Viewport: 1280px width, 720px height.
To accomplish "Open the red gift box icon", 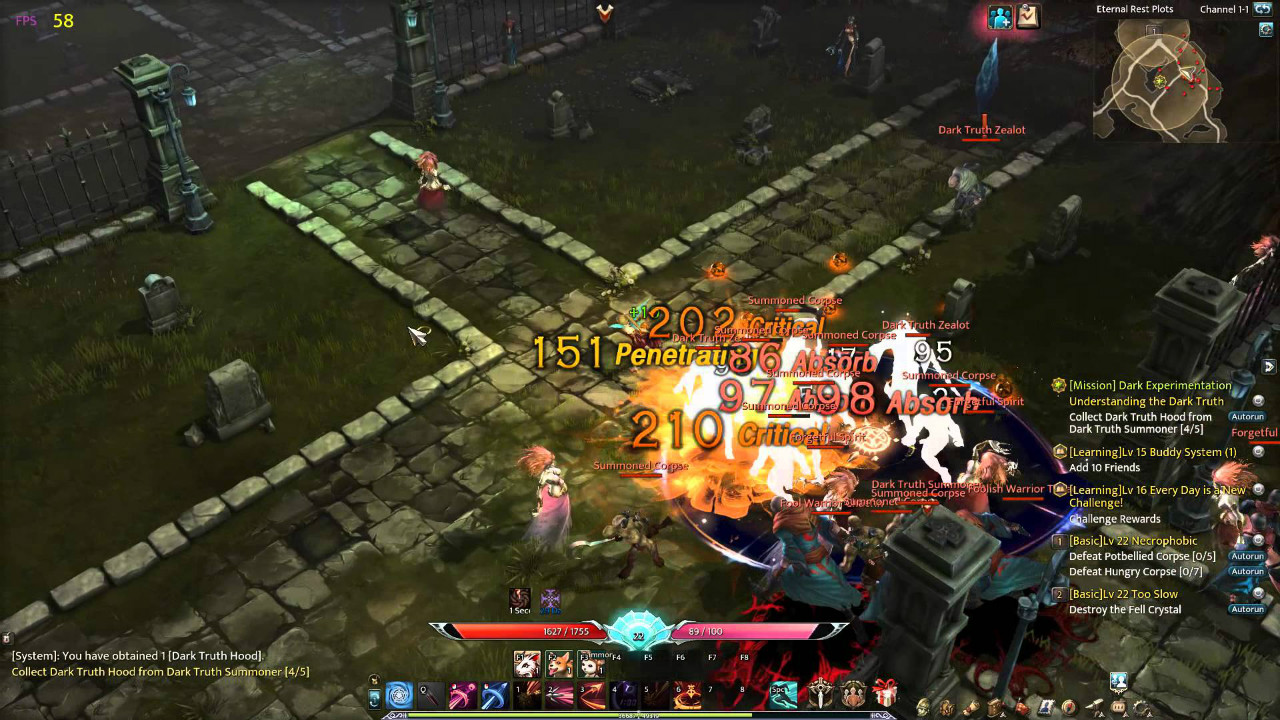I will (885, 693).
